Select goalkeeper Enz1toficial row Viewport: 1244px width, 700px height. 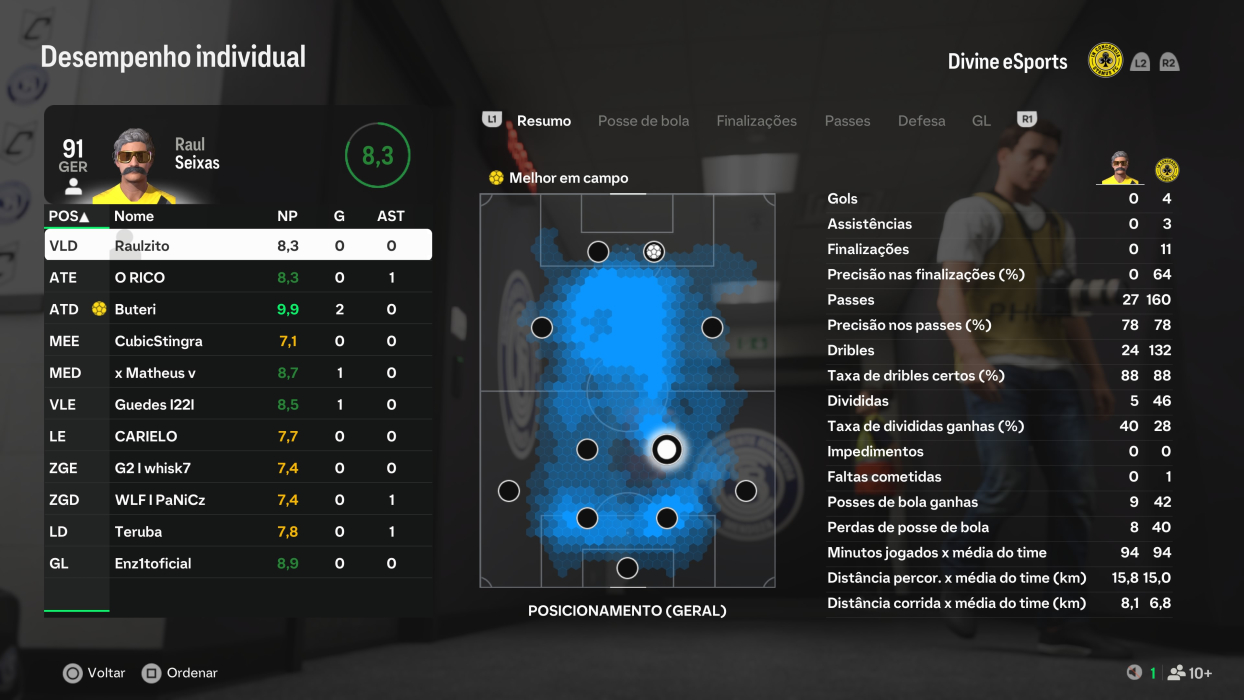(x=238, y=563)
